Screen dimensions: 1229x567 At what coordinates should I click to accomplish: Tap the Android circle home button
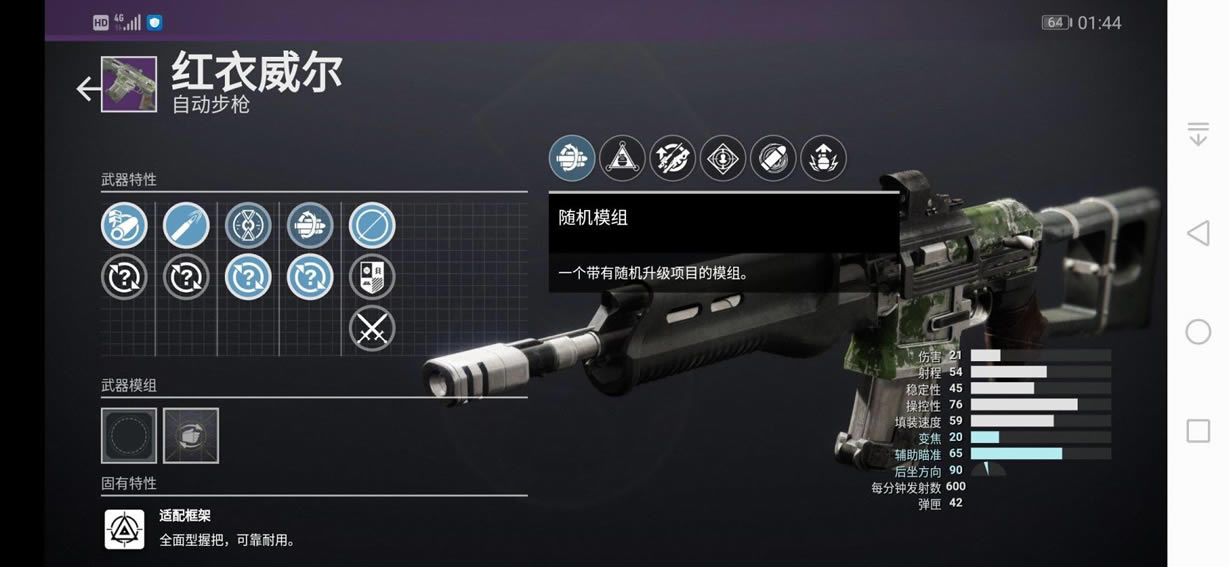coord(1197,332)
